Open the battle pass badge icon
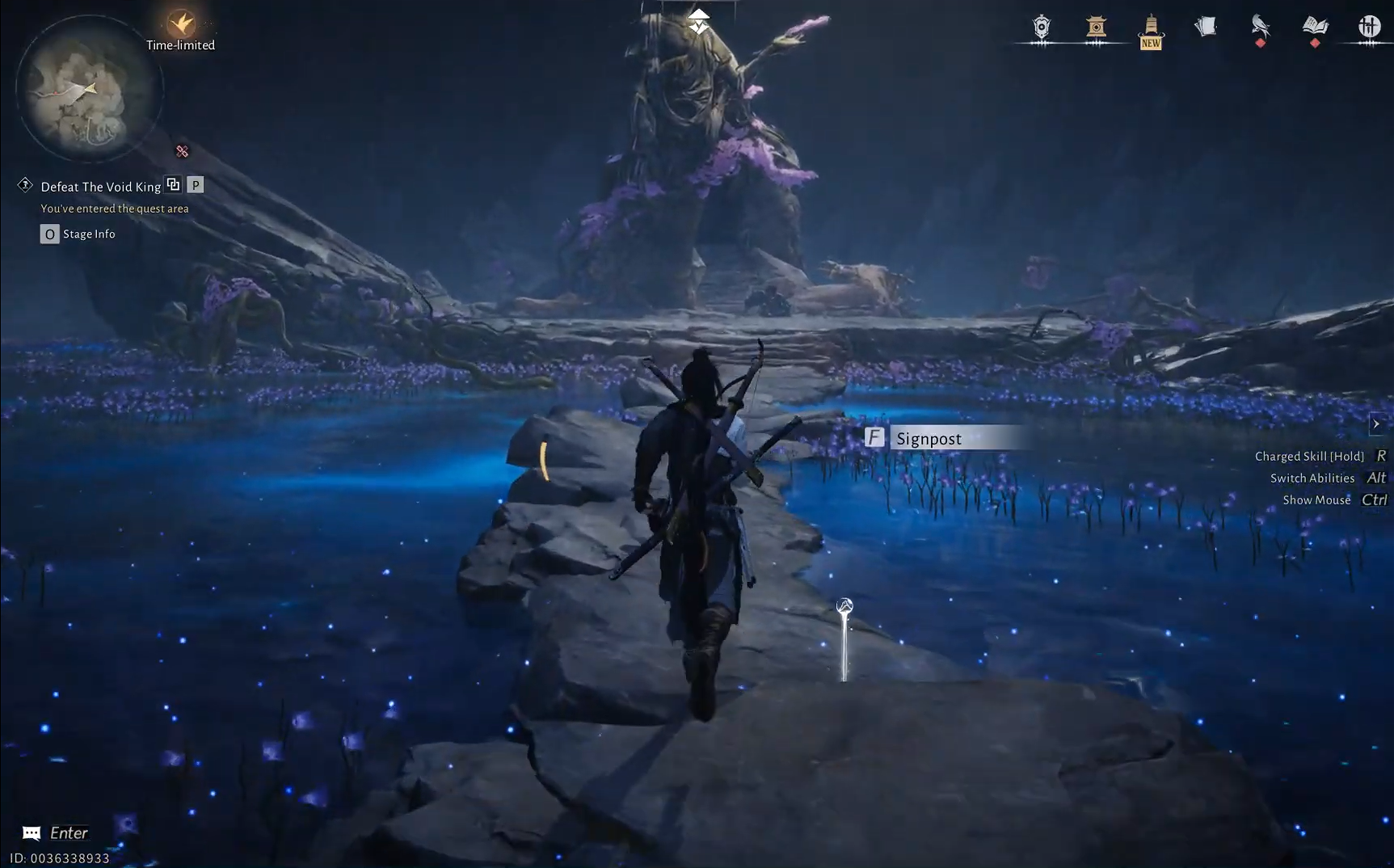This screenshot has width=1394, height=868. tap(1040, 28)
